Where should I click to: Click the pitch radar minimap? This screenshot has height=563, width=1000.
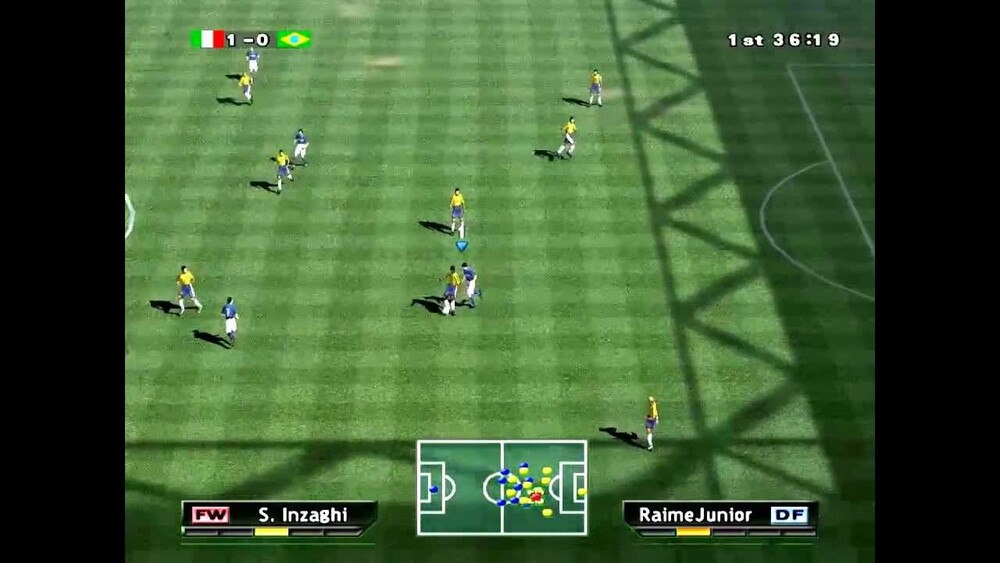(x=501, y=487)
